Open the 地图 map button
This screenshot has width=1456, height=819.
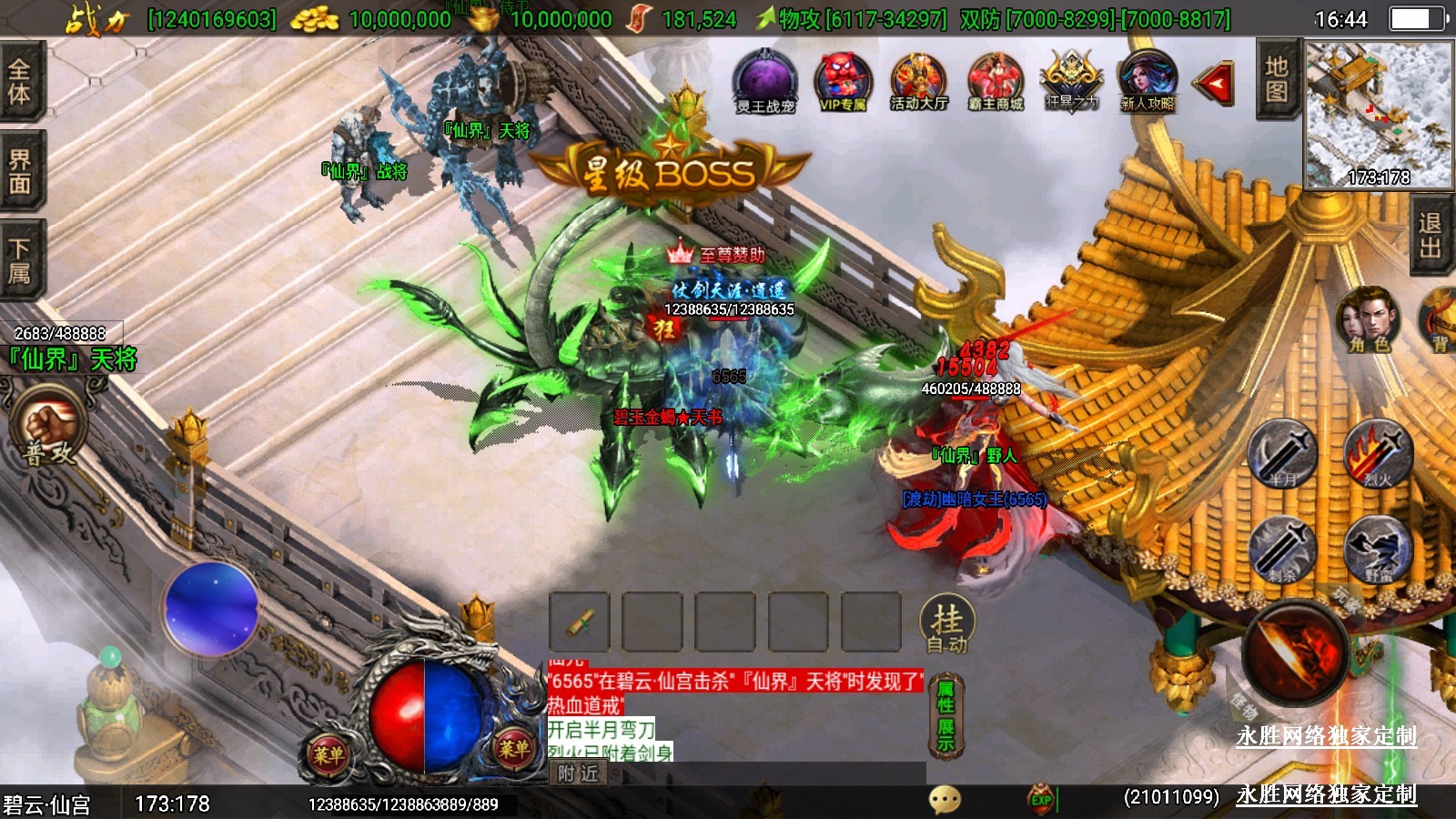click(x=1276, y=79)
